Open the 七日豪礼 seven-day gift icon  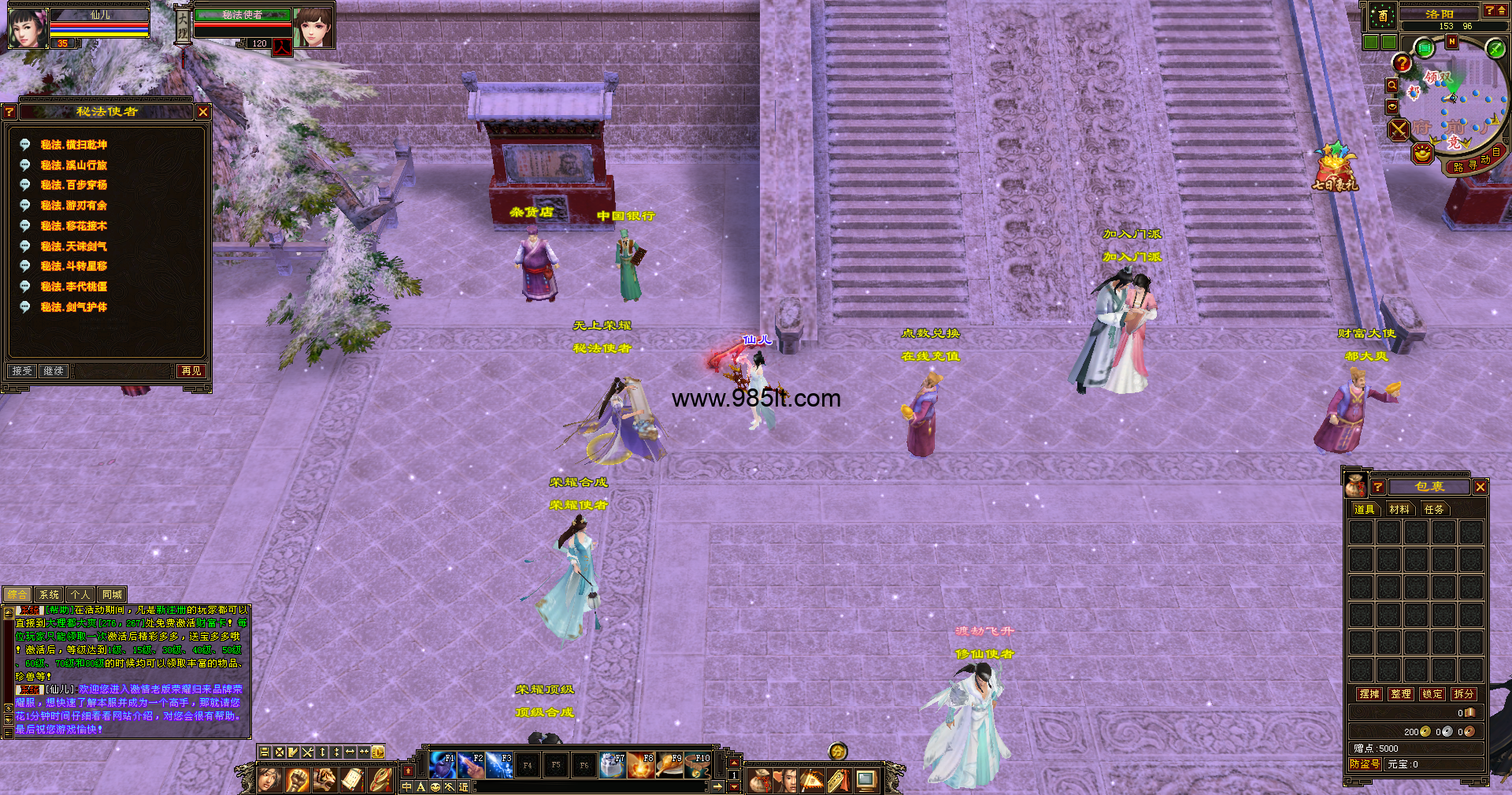tap(1335, 167)
